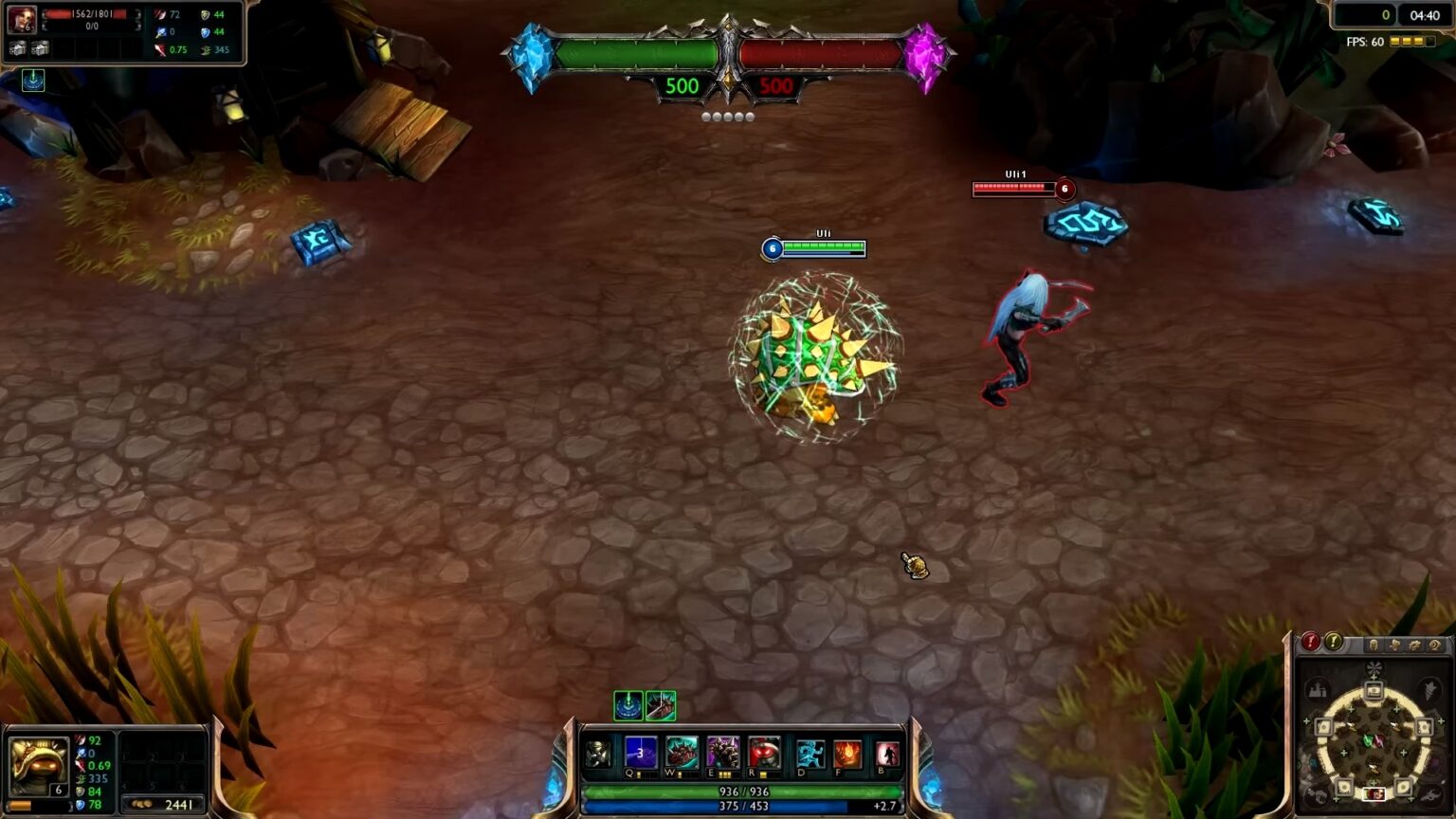Click the Recall icon in the B slot
Screen dimensions: 1456x819
tap(885, 755)
